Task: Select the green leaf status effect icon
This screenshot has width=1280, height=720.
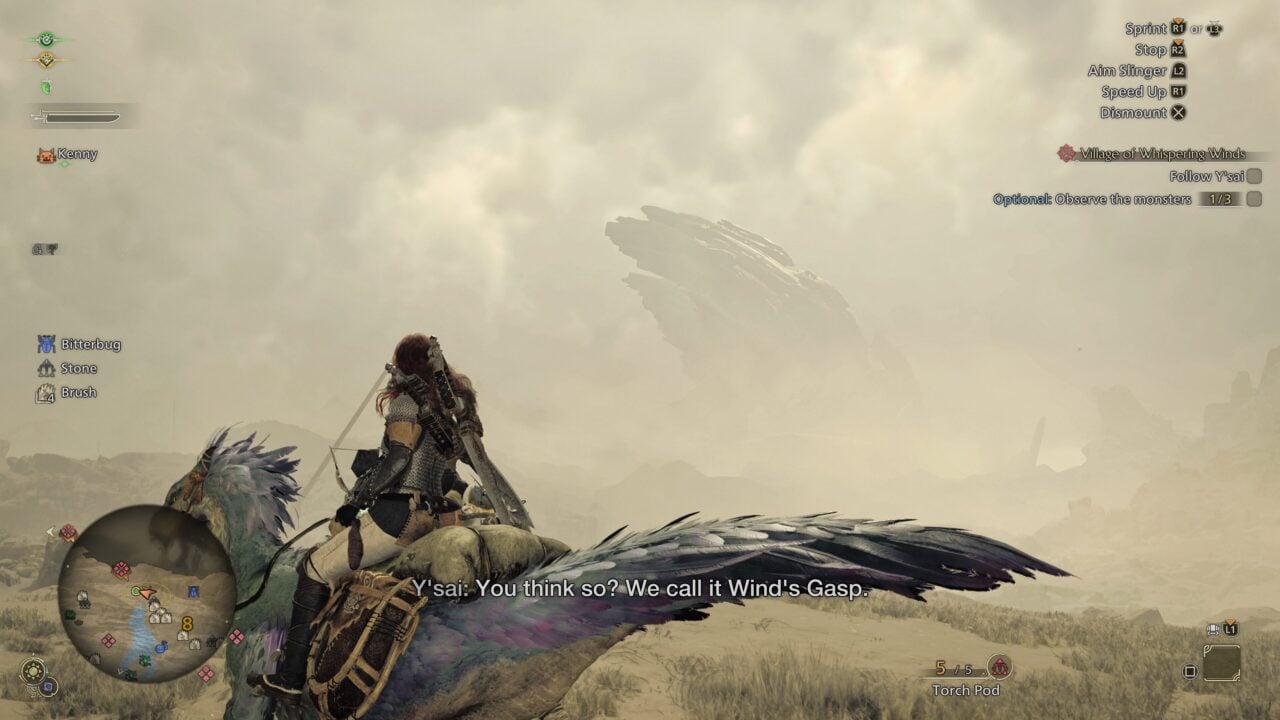Action: 46,86
